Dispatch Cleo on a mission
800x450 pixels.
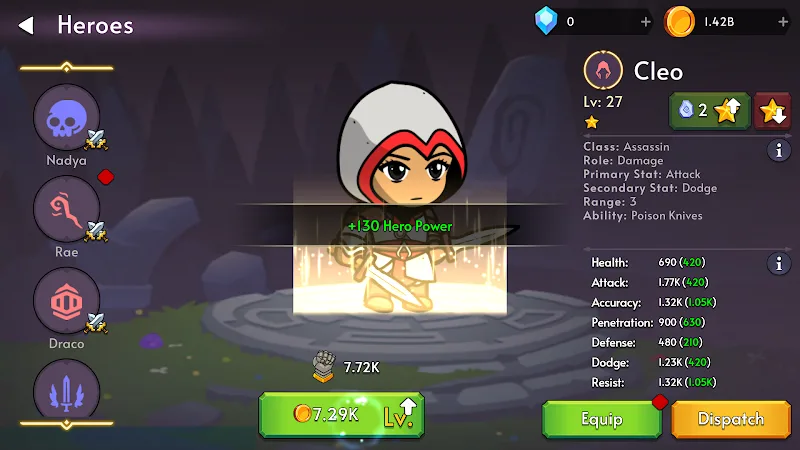click(731, 419)
